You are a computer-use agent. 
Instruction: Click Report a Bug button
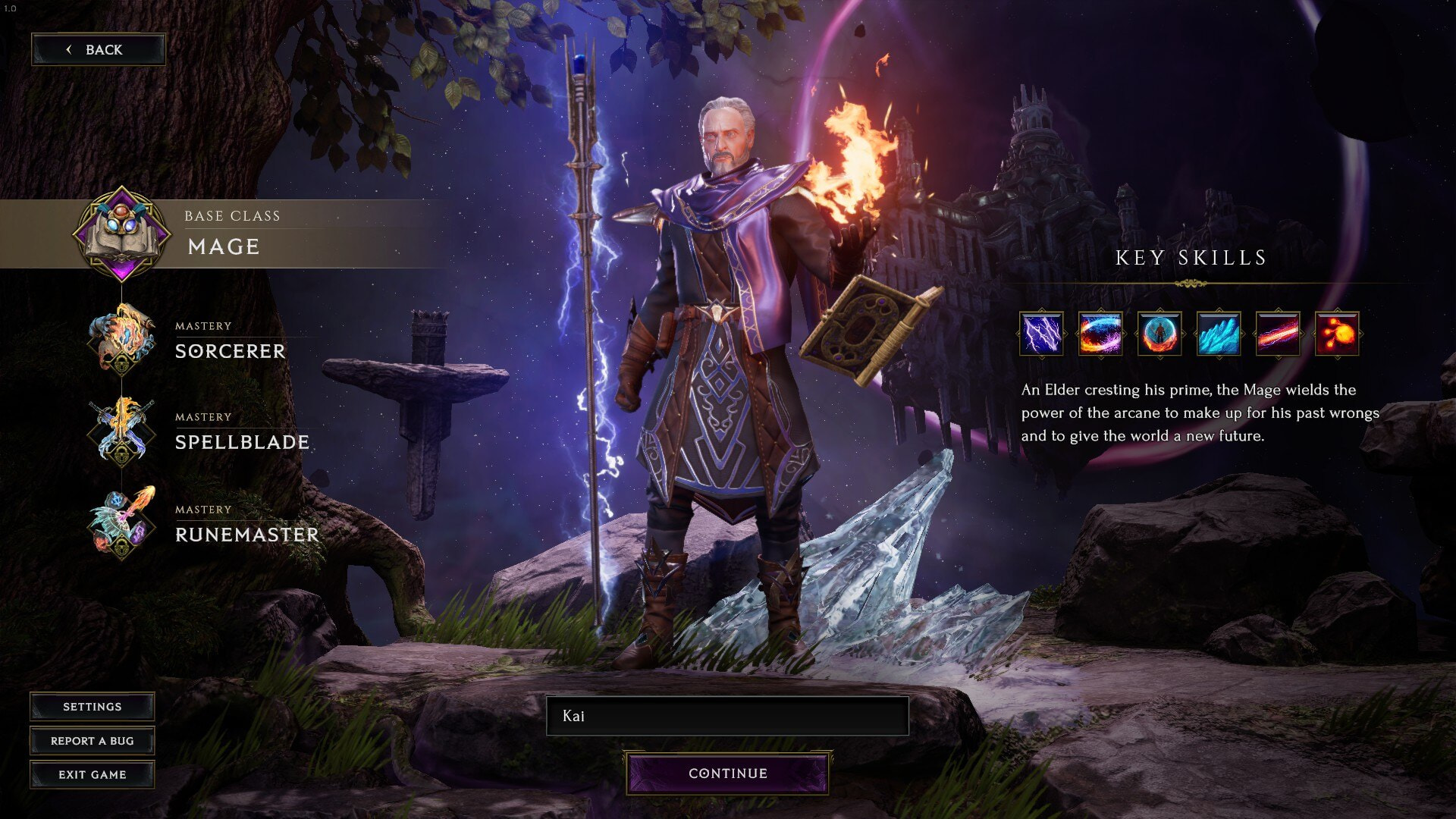pos(92,741)
